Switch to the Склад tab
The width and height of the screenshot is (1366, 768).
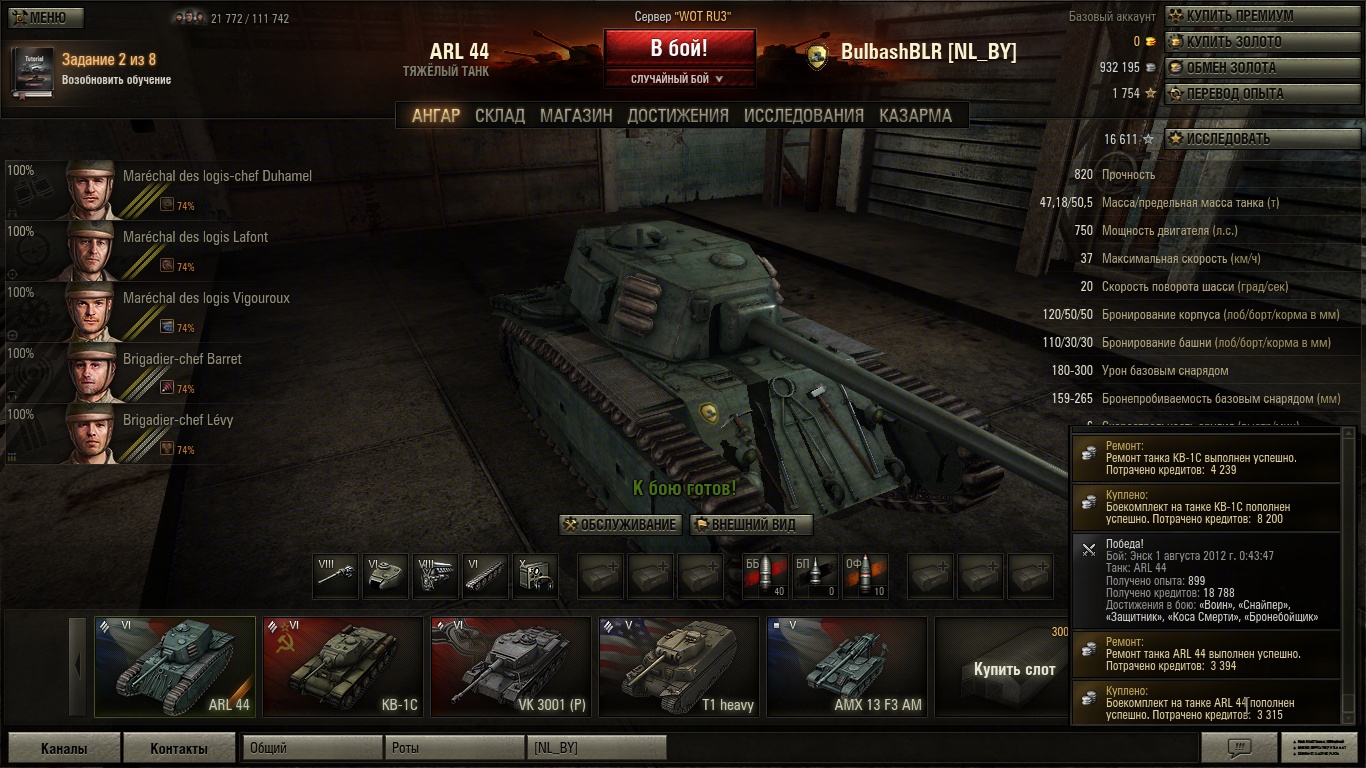pyautogui.click(x=500, y=115)
